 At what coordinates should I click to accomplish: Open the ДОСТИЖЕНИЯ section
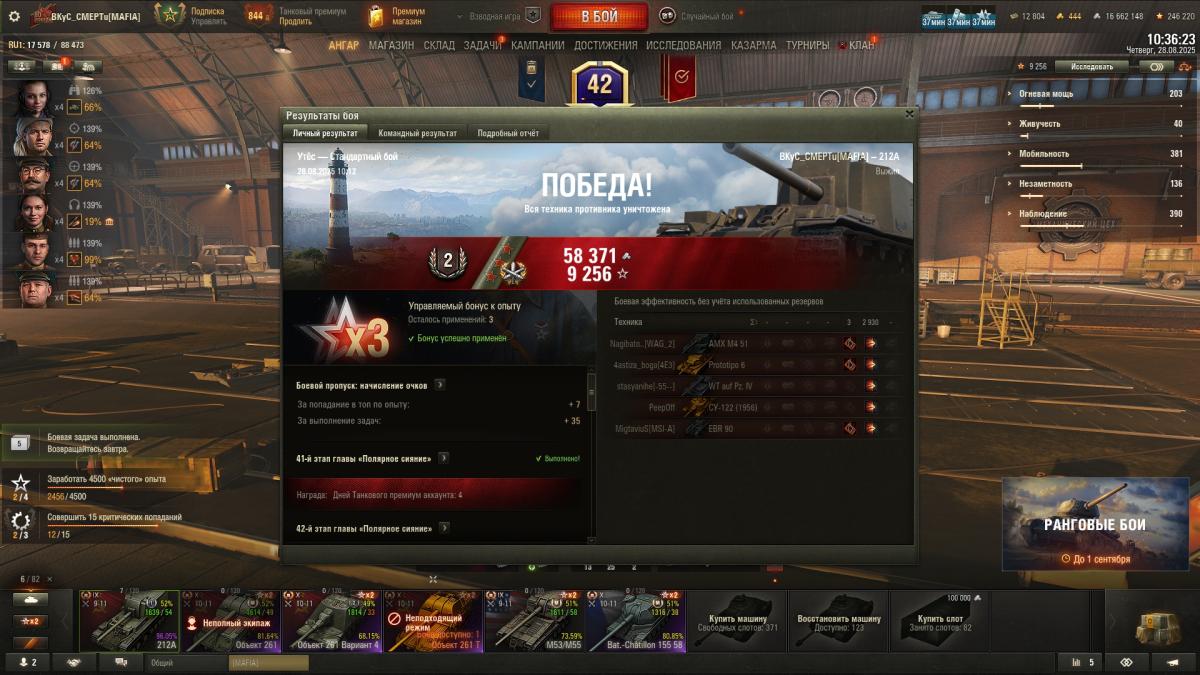605,45
